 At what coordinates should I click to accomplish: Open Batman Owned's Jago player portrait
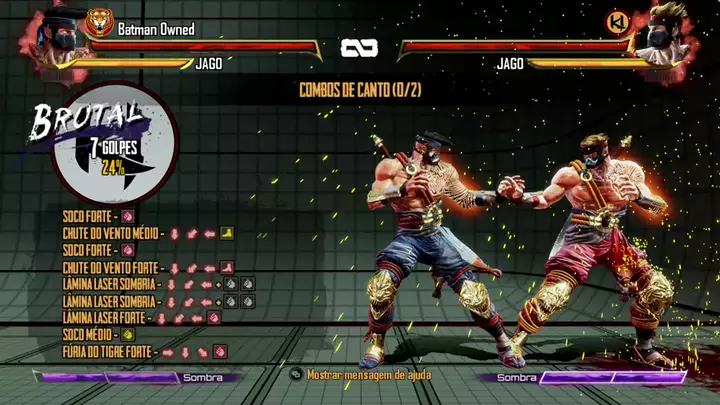60,38
